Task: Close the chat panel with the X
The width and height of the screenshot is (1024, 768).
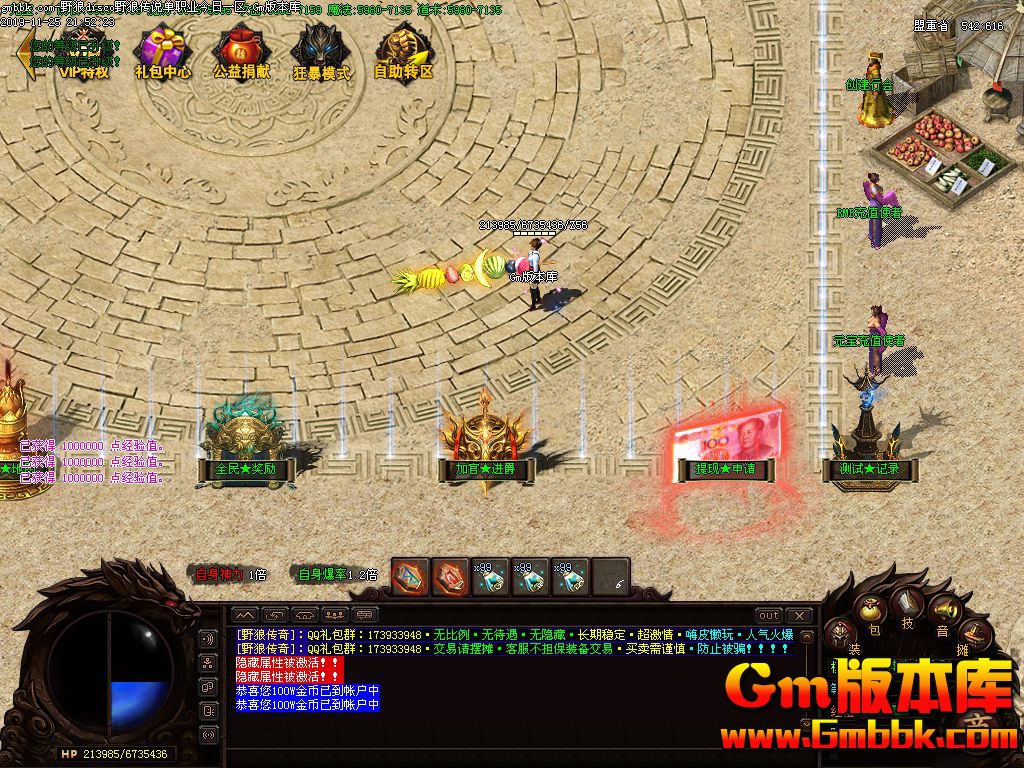Action: click(x=798, y=615)
